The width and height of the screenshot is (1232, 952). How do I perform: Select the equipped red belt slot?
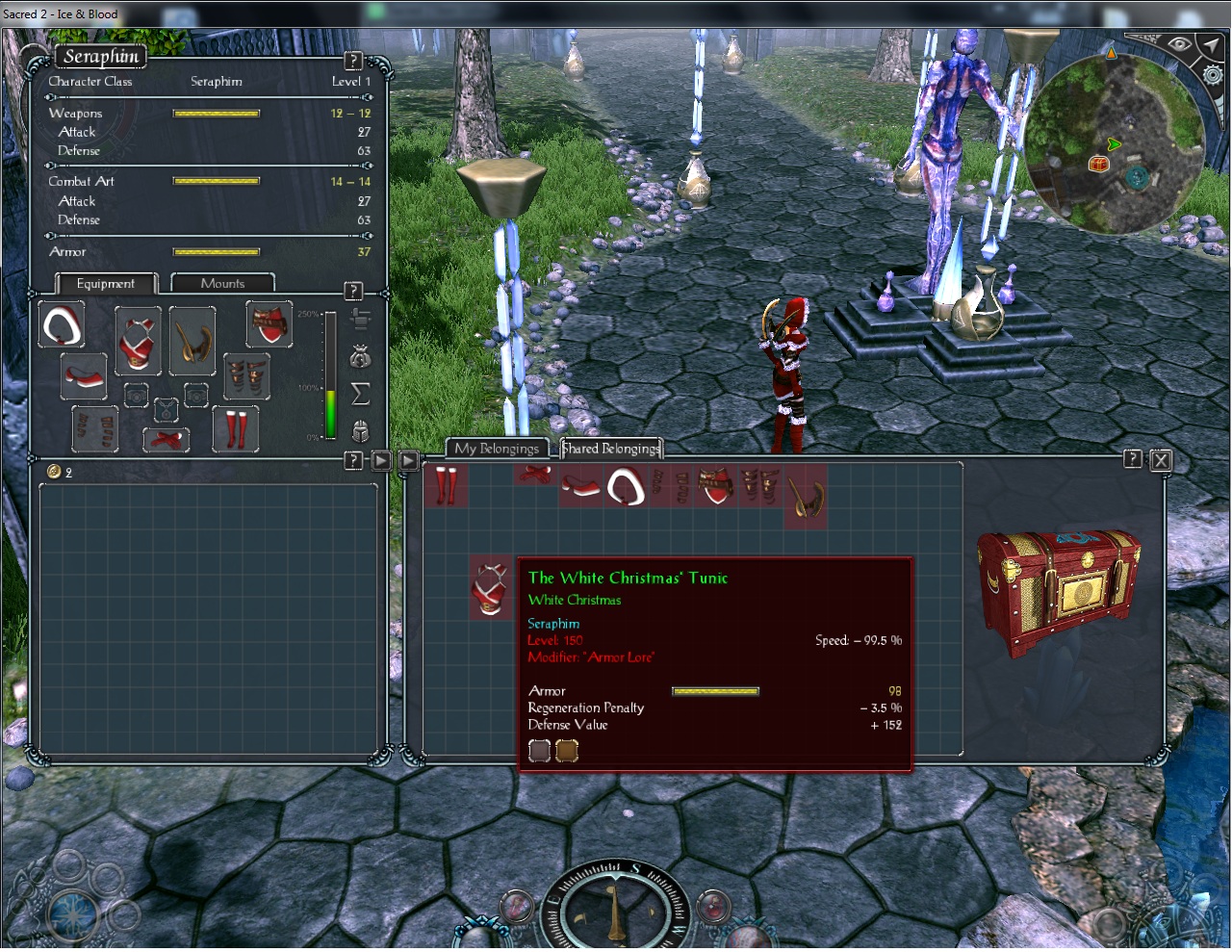tap(166, 439)
